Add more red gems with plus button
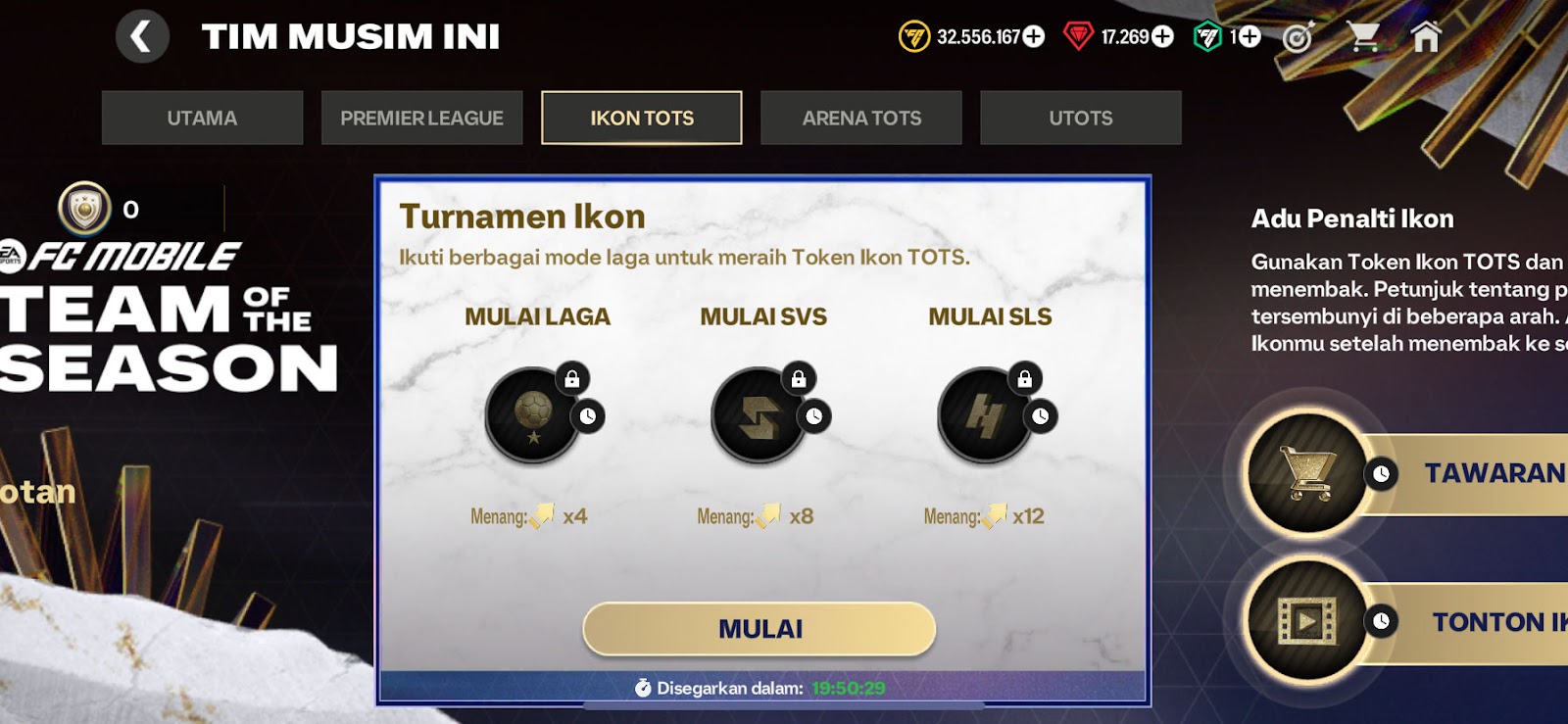 (1162, 37)
